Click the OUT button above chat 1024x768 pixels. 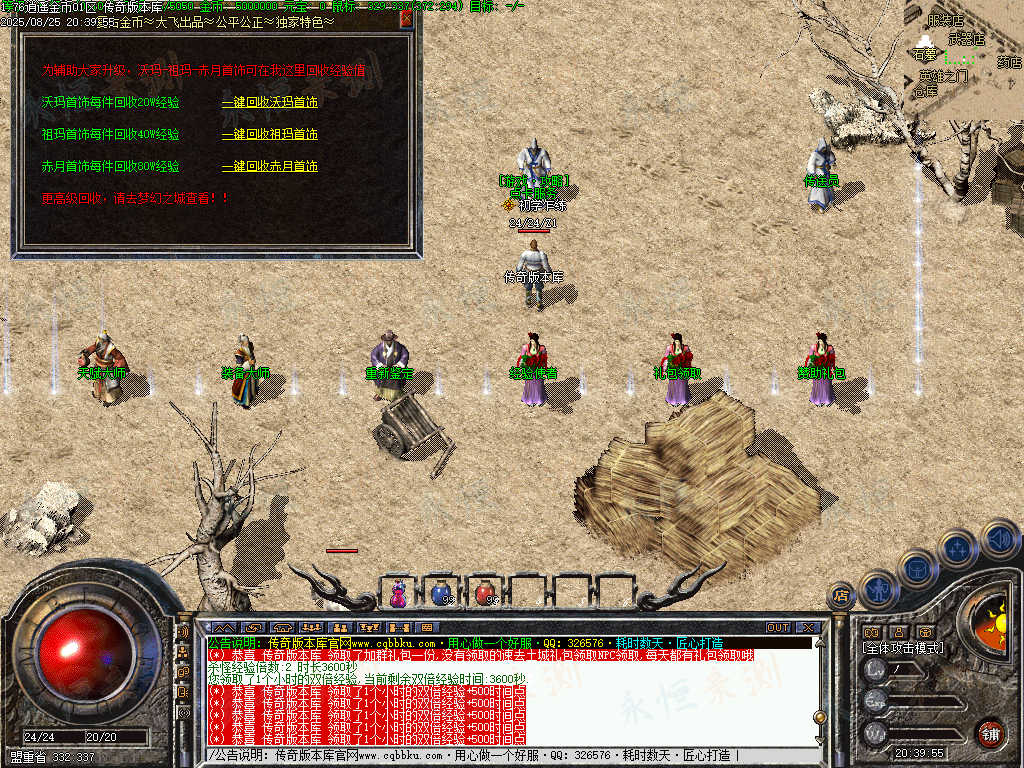(x=778, y=628)
